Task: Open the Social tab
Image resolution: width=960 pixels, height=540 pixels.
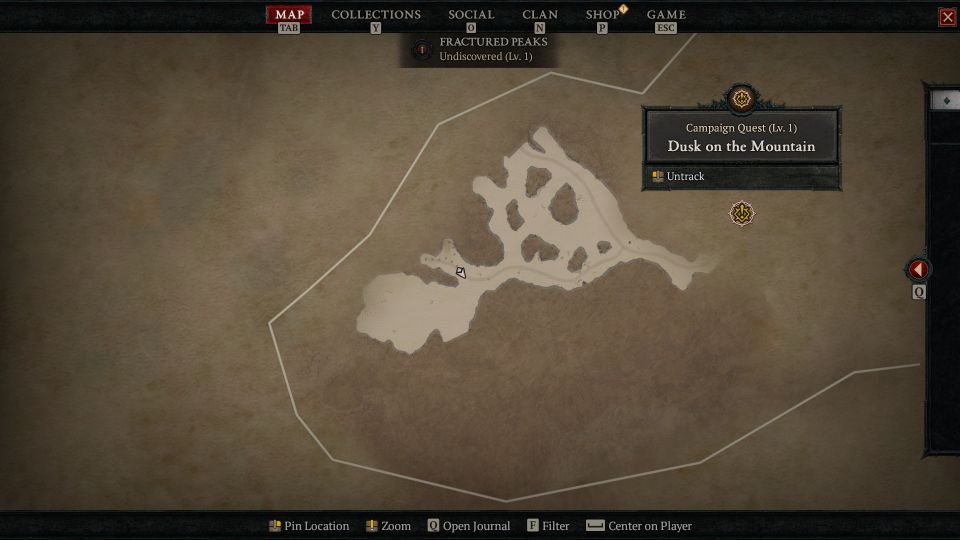Action: tap(471, 15)
